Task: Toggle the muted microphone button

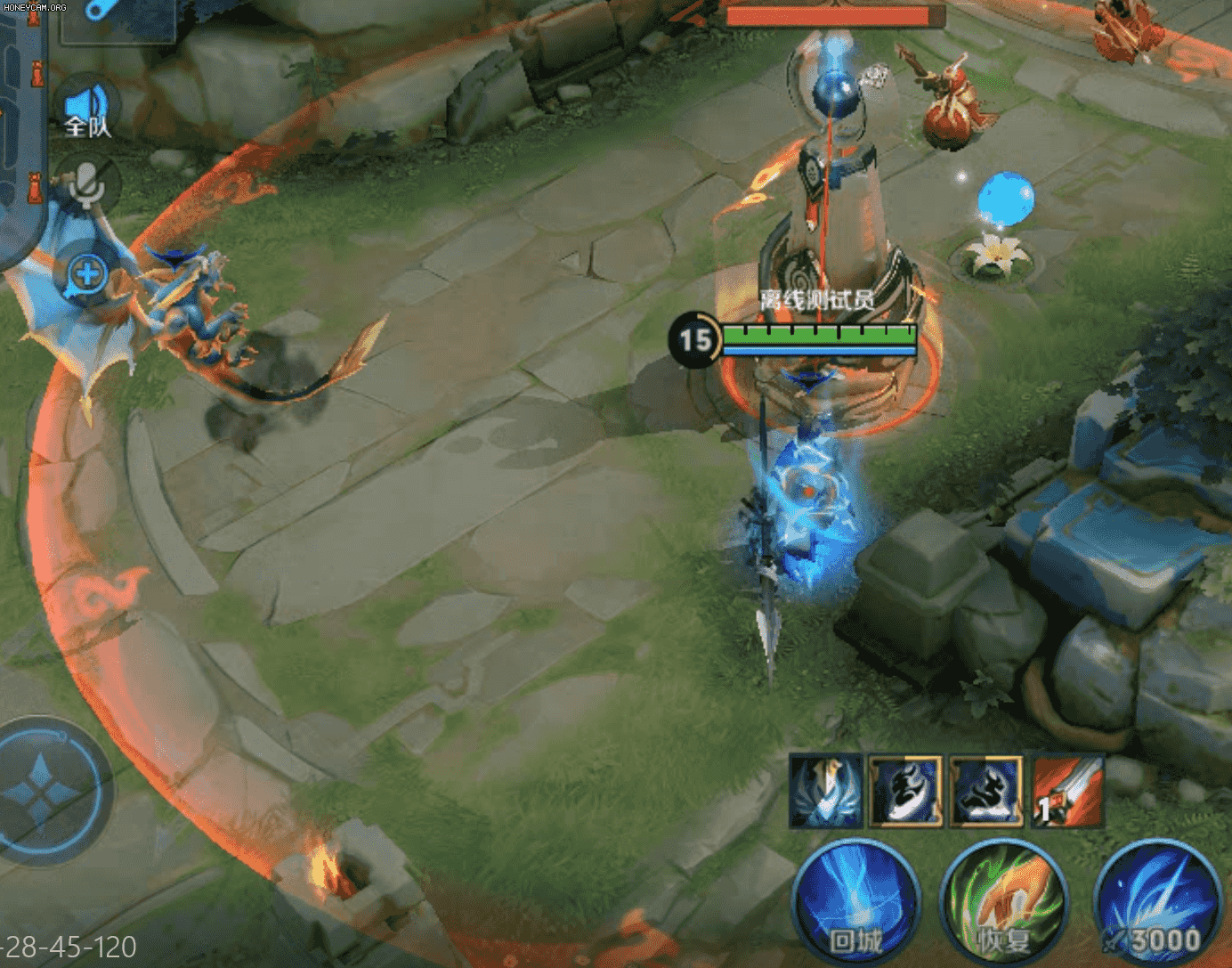Action: tap(87, 184)
